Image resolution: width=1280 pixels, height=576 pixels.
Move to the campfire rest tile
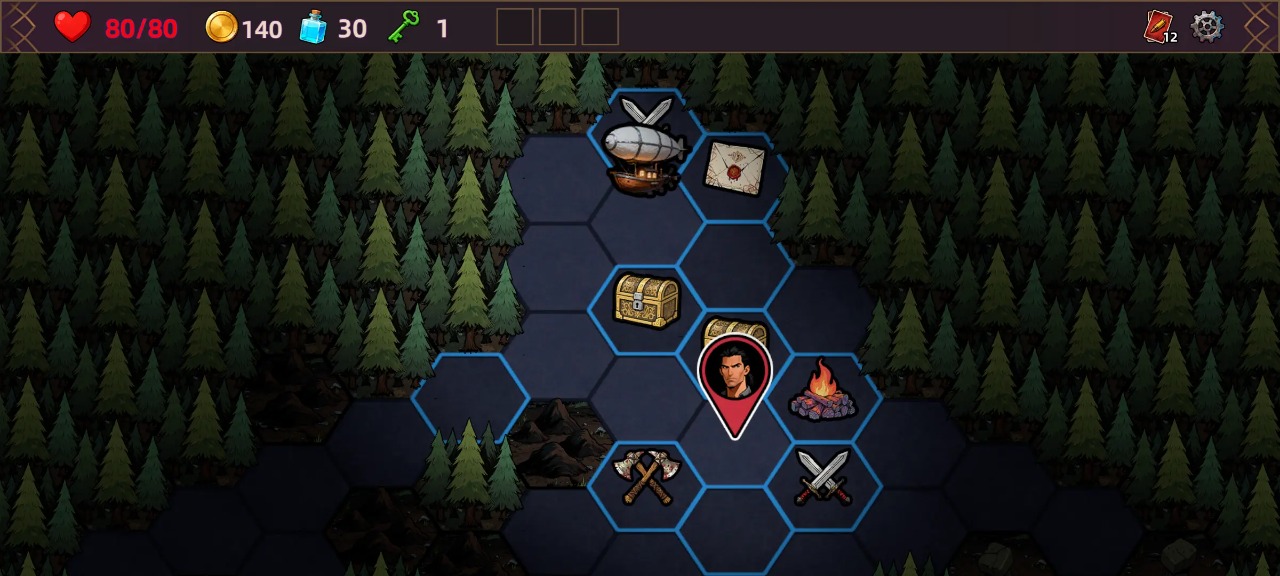[x=823, y=391]
